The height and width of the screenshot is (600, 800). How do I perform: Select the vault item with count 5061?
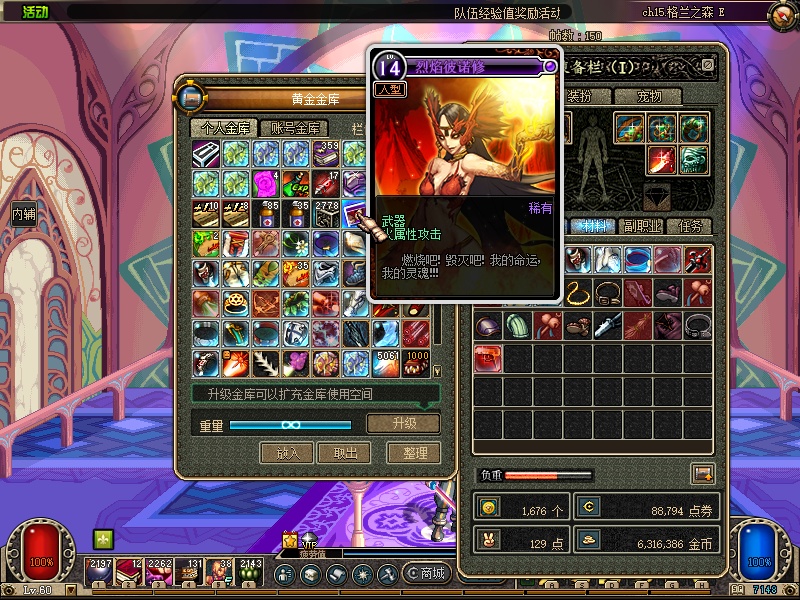[386, 361]
